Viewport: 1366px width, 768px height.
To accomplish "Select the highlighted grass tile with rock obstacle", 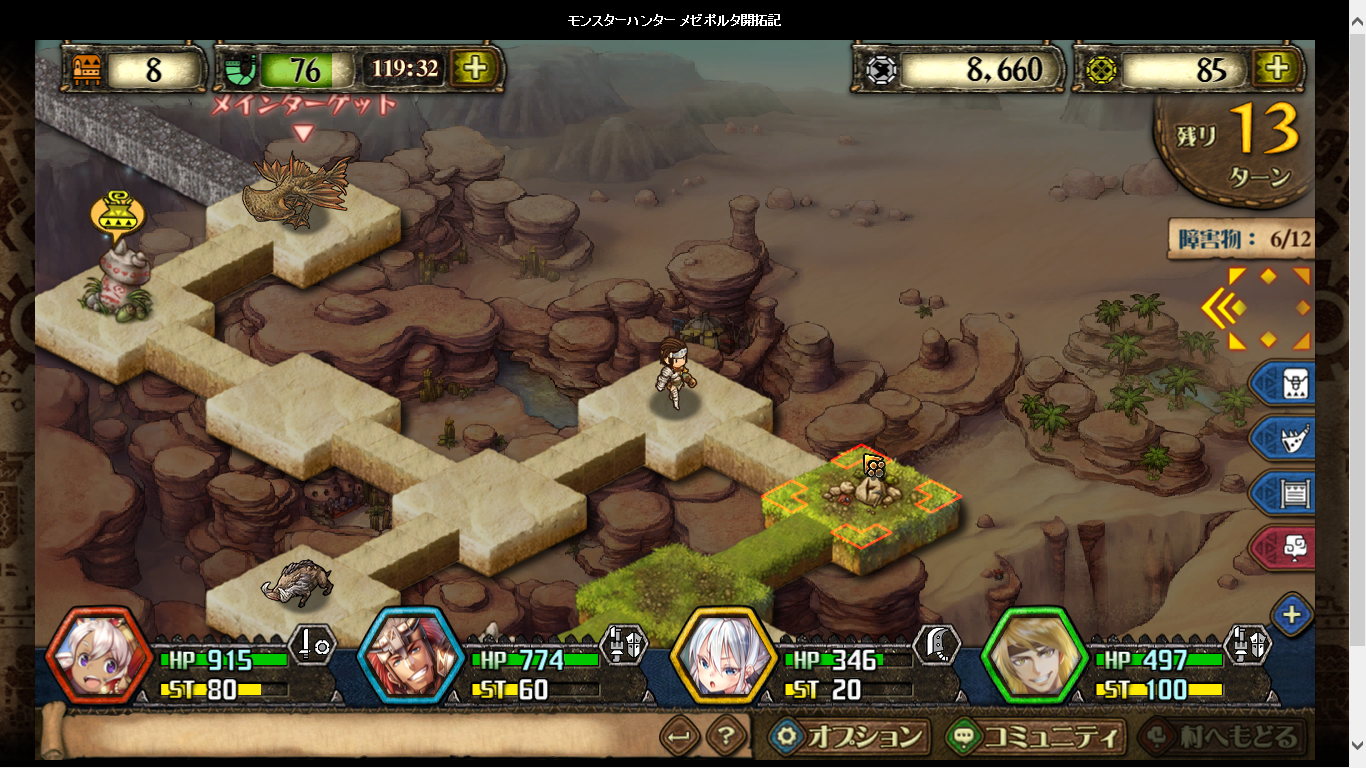I will point(862,502).
